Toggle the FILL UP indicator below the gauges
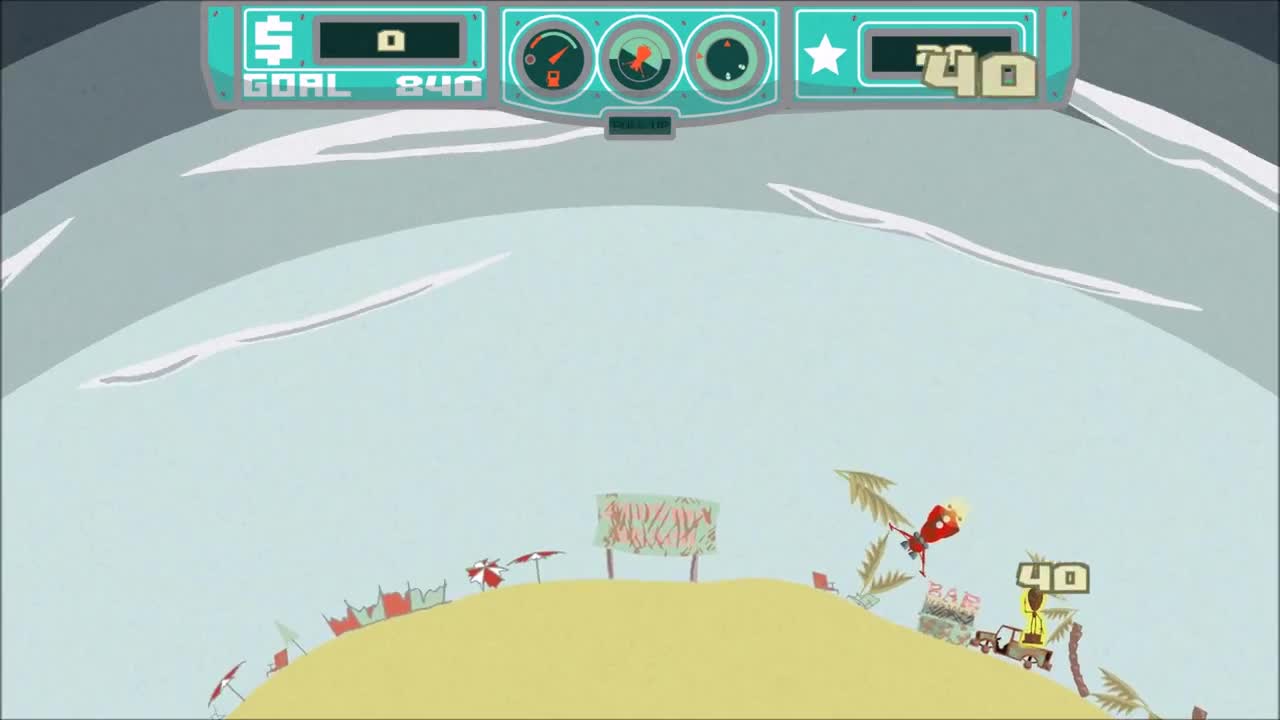 coord(639,126)
